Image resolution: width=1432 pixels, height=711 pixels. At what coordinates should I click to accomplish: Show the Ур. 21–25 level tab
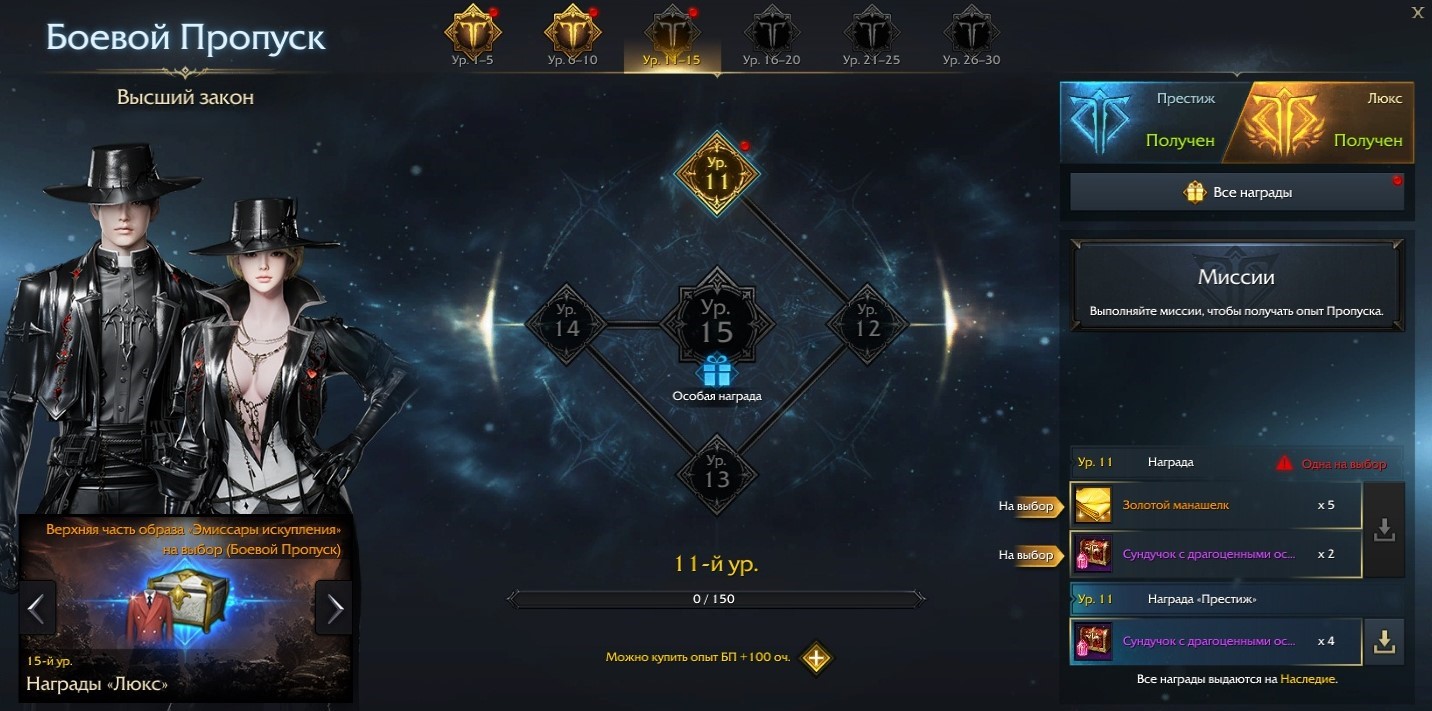pos(871,37)
